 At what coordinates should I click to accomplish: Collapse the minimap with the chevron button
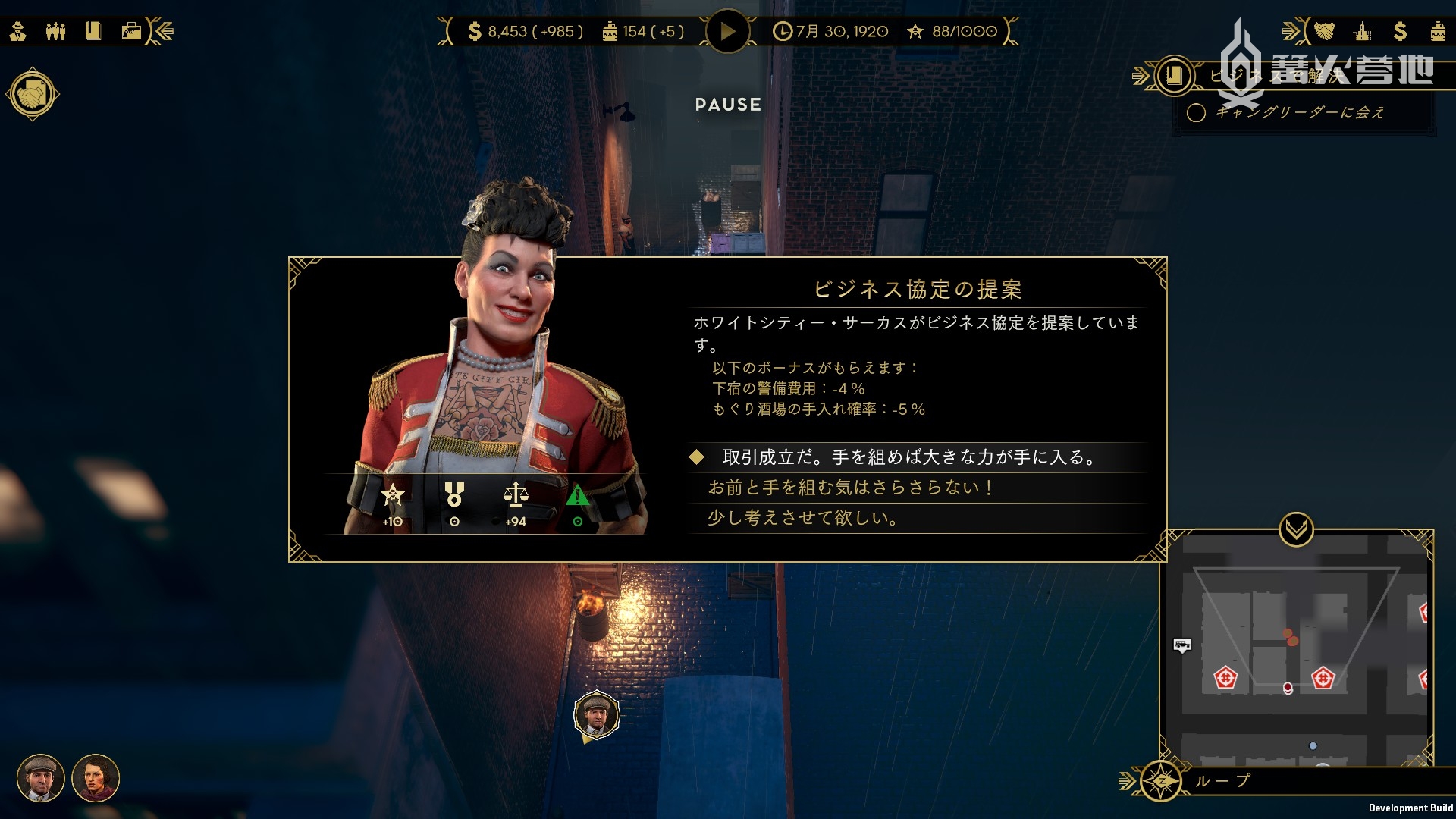click(1296, 529)
